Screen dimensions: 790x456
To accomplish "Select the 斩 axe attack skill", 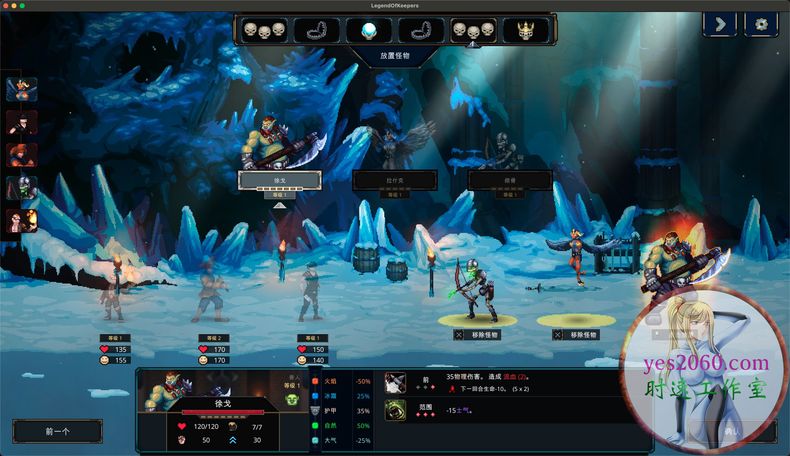I will [x=396, y=381].
